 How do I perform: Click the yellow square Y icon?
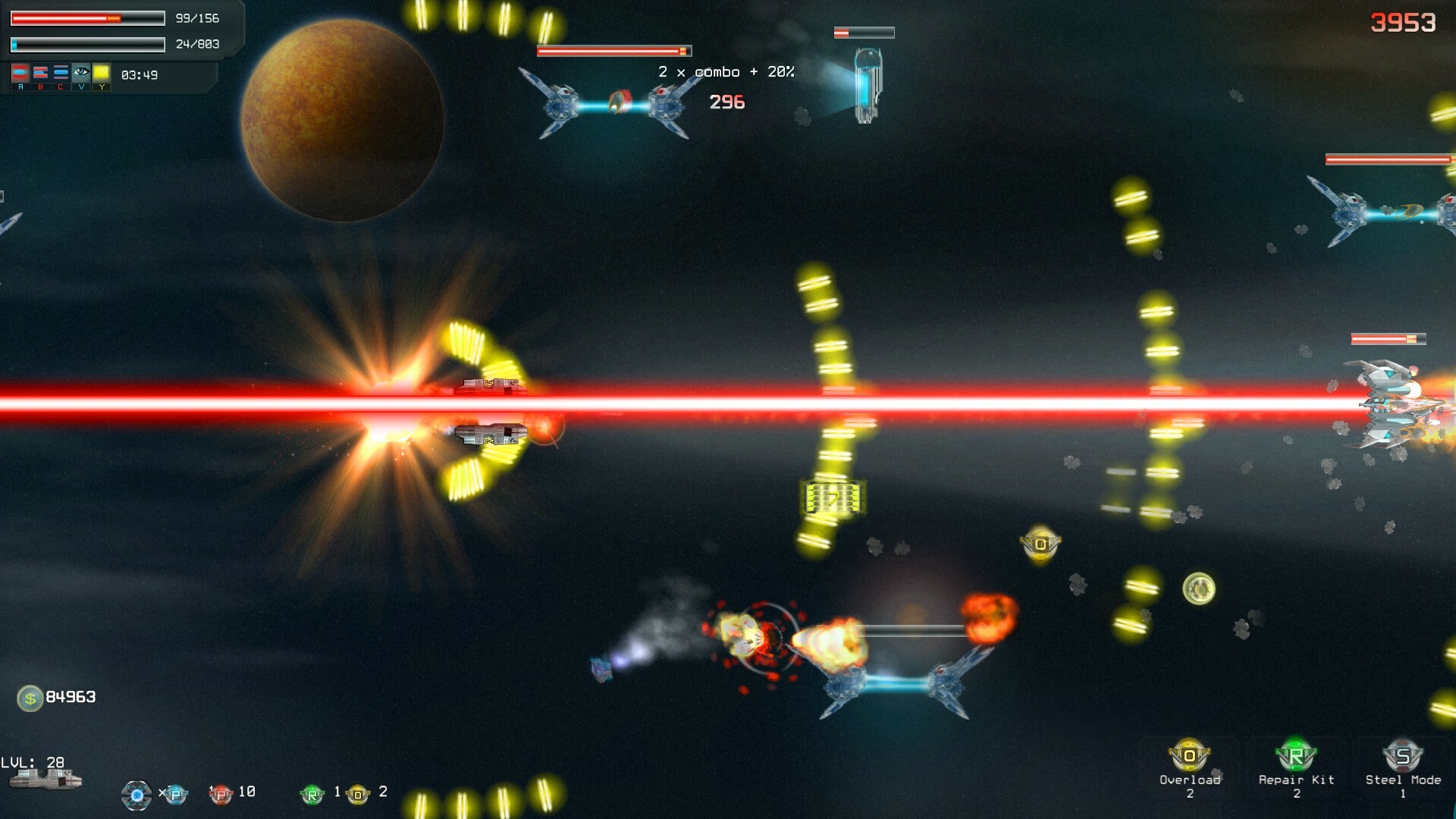click(x=102, y=74)
